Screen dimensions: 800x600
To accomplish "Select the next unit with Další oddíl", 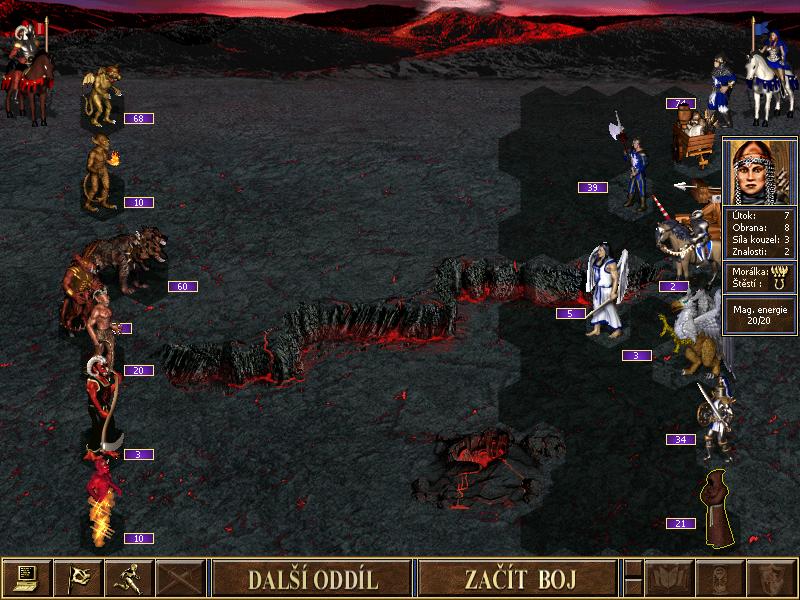I will (x=312, y=578).
